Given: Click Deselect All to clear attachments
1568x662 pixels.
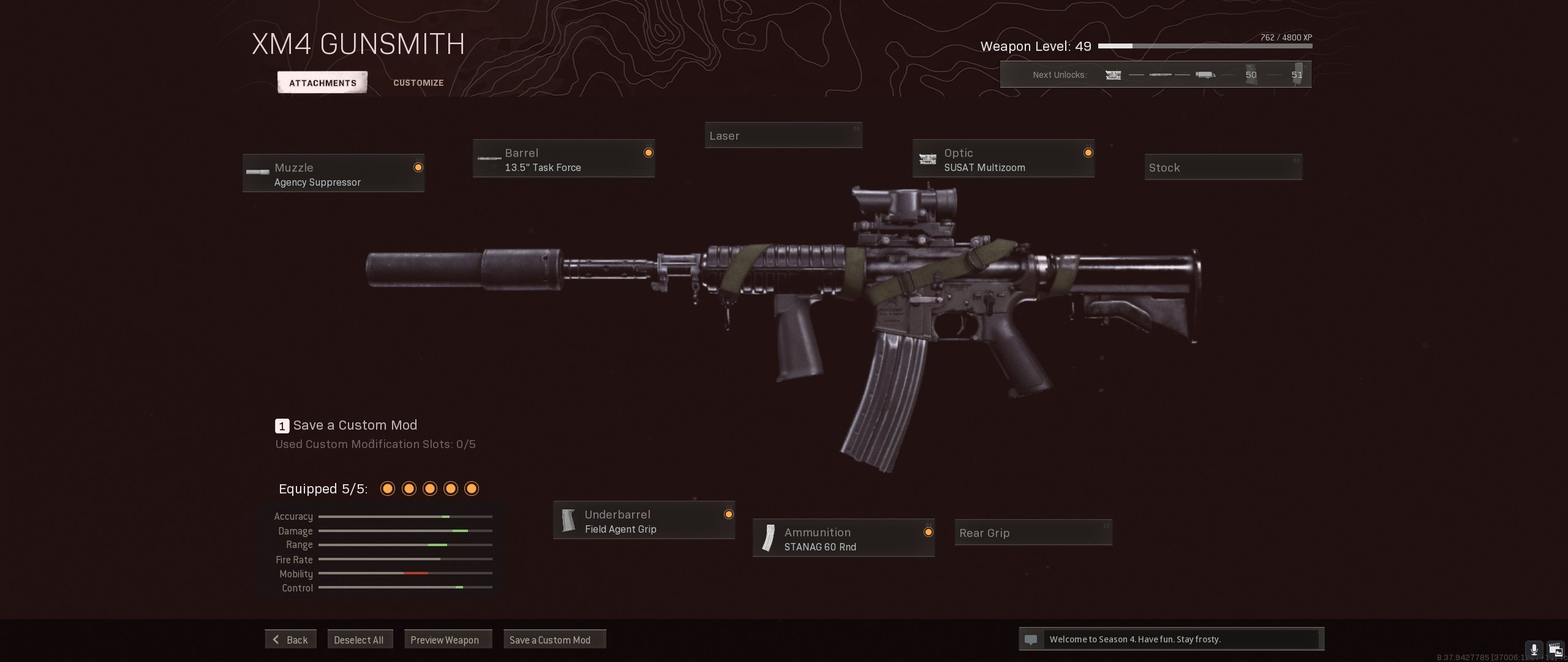Looking at the screenshot, I should (x=360, y=639).
